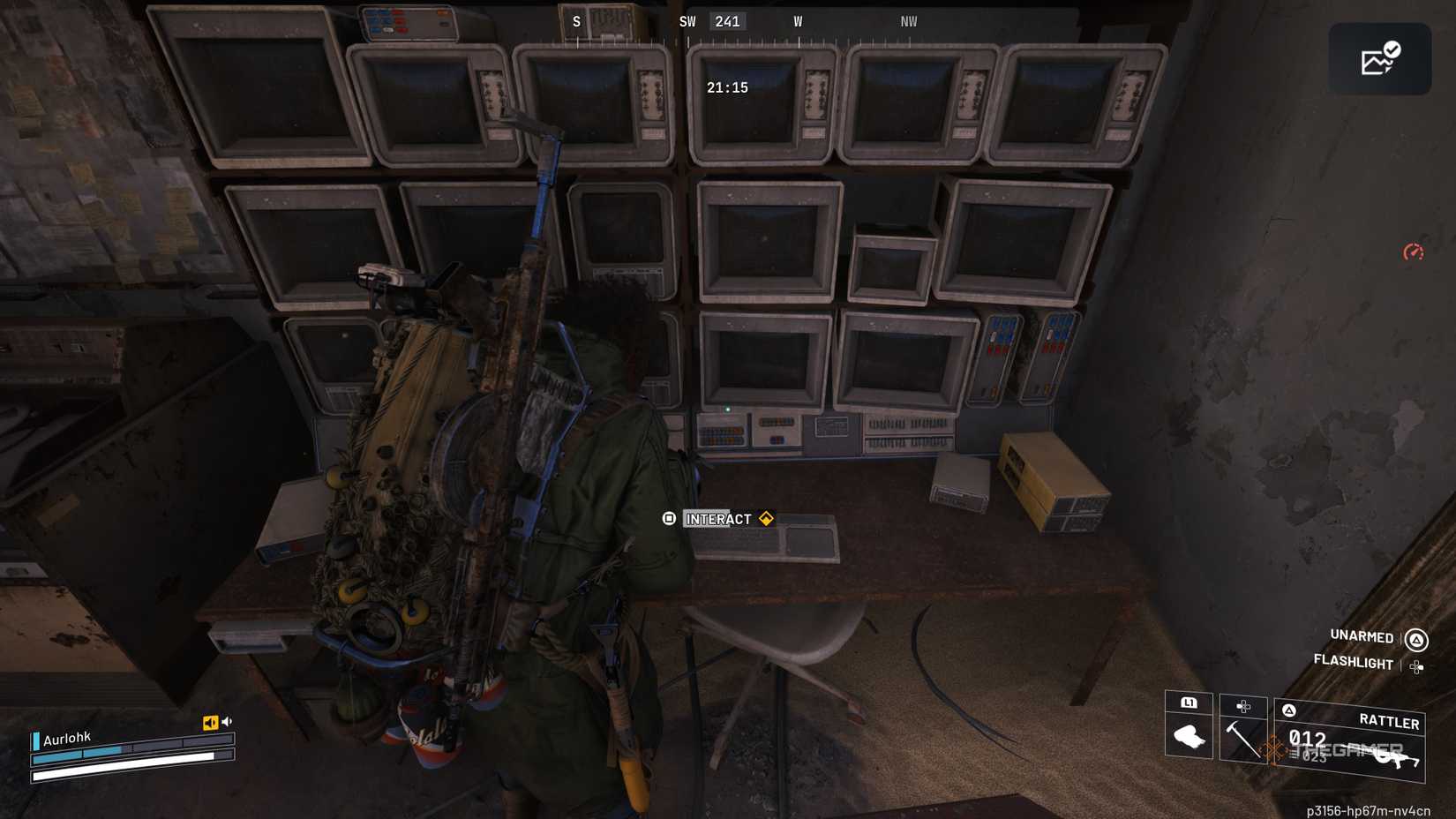
Task: Click the d-pad icon beside FLASHLIGHT
Action: tap(1417, 668)
